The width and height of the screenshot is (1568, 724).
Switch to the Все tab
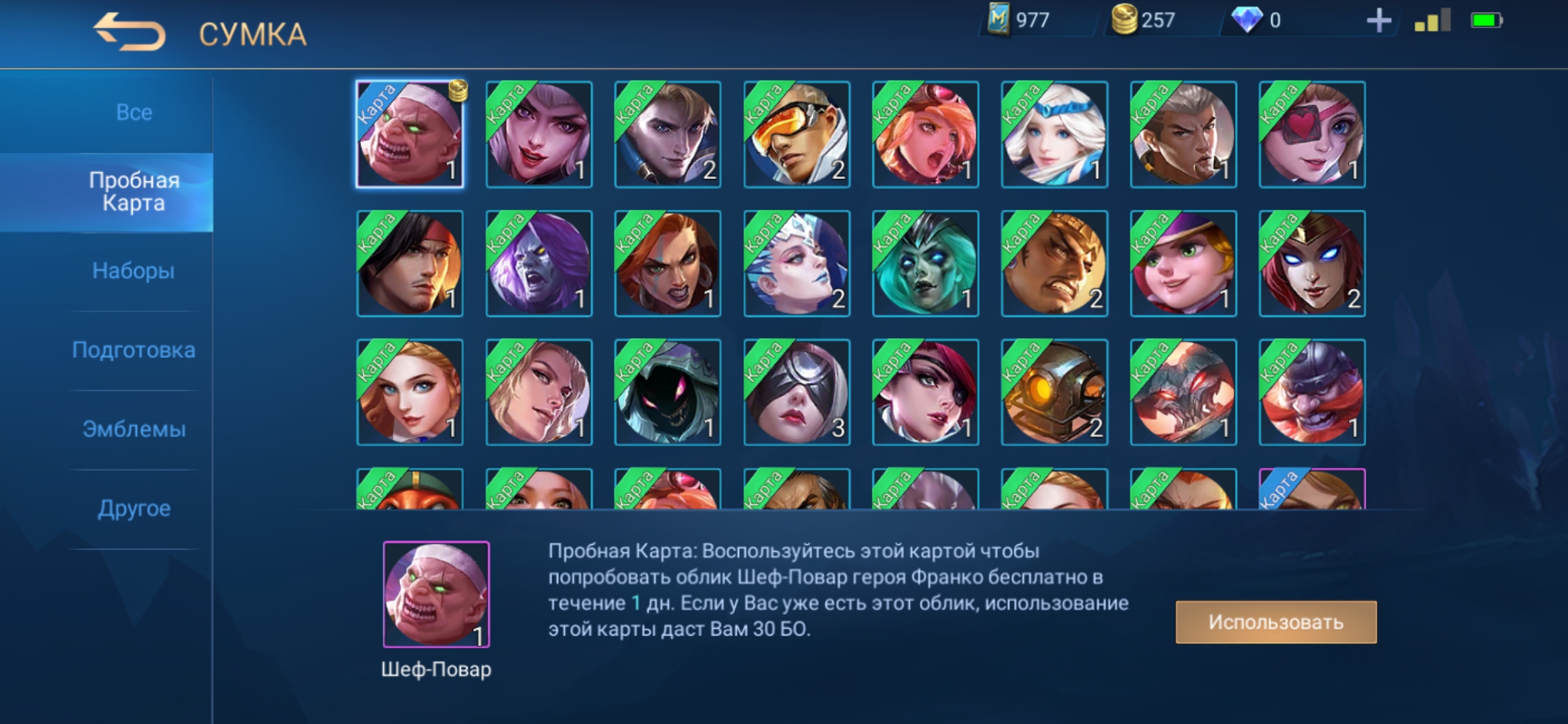point(133,112)
